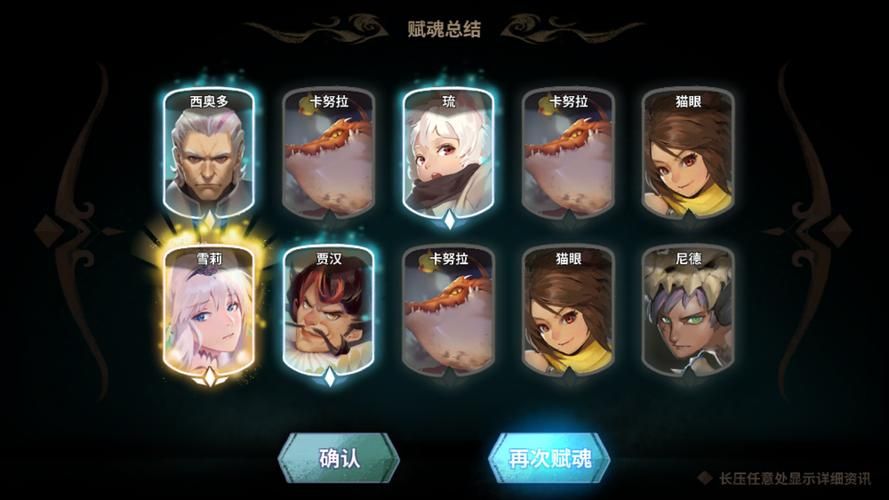Summon again with the 再次赋魂 button

tap(549, 459)
